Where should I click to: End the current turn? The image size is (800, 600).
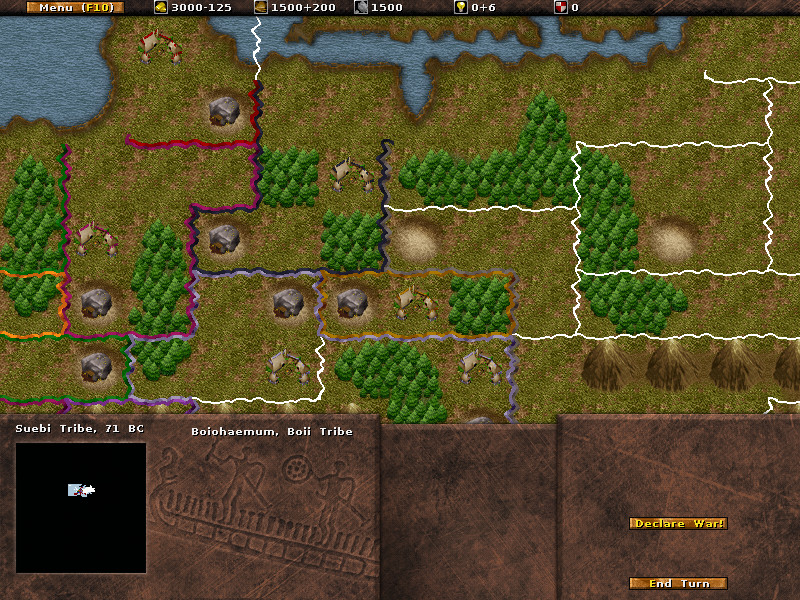(678, 583)
